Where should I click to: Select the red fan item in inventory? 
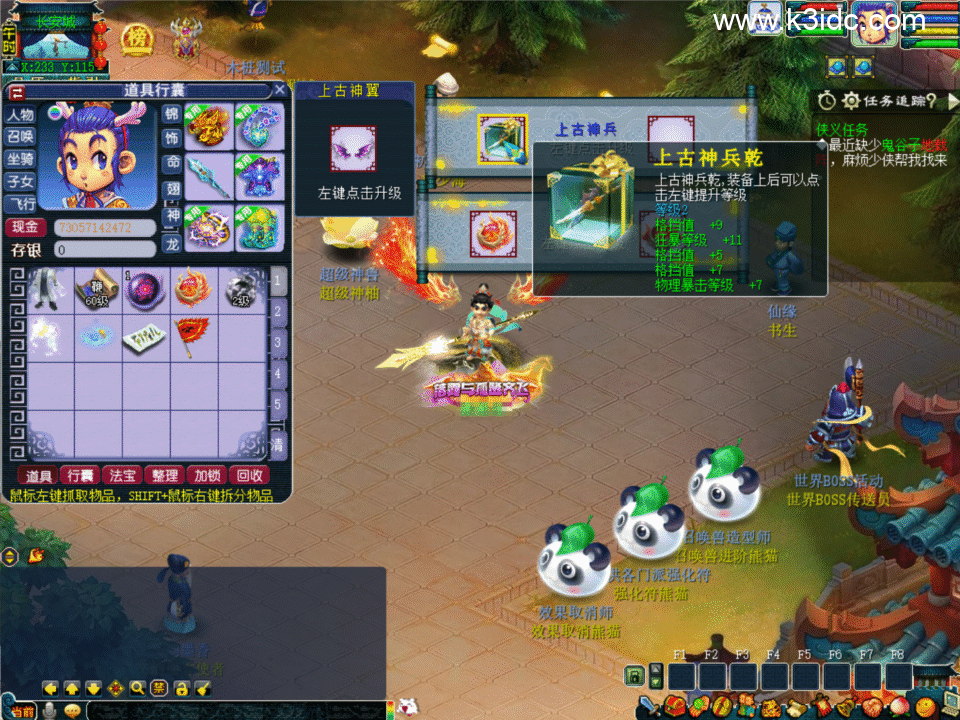pos(194,337)
